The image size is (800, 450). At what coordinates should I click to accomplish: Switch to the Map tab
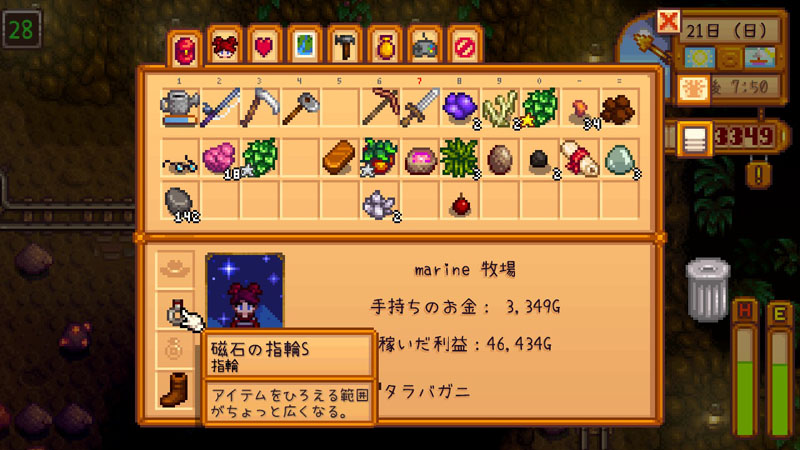[x=304, y=47]
